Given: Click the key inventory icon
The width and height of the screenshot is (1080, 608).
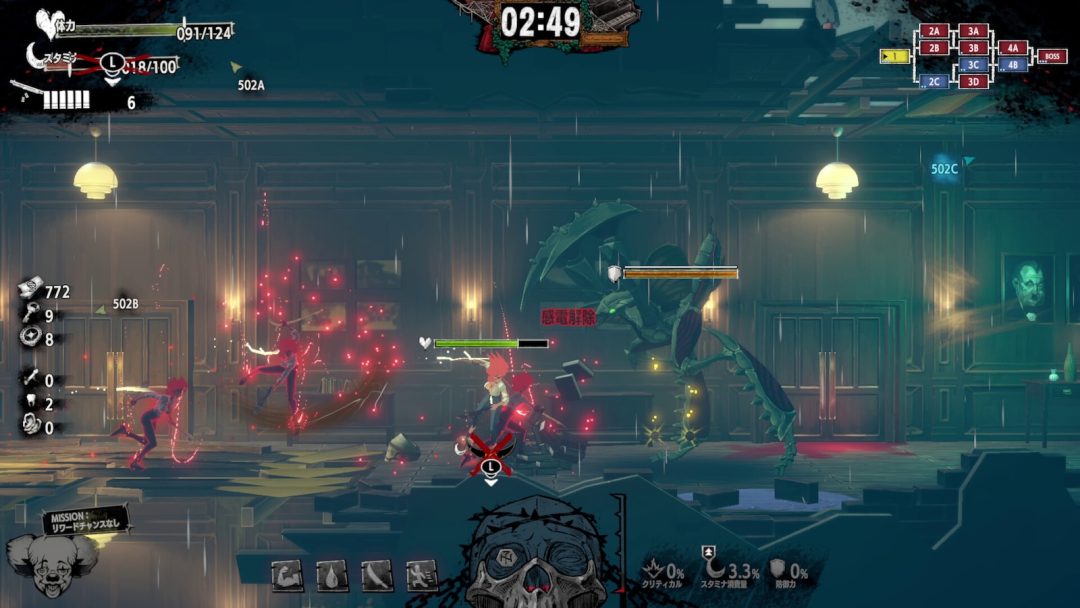Looking at the screenshot, I should pyautogui.click(x=29, y=316).
